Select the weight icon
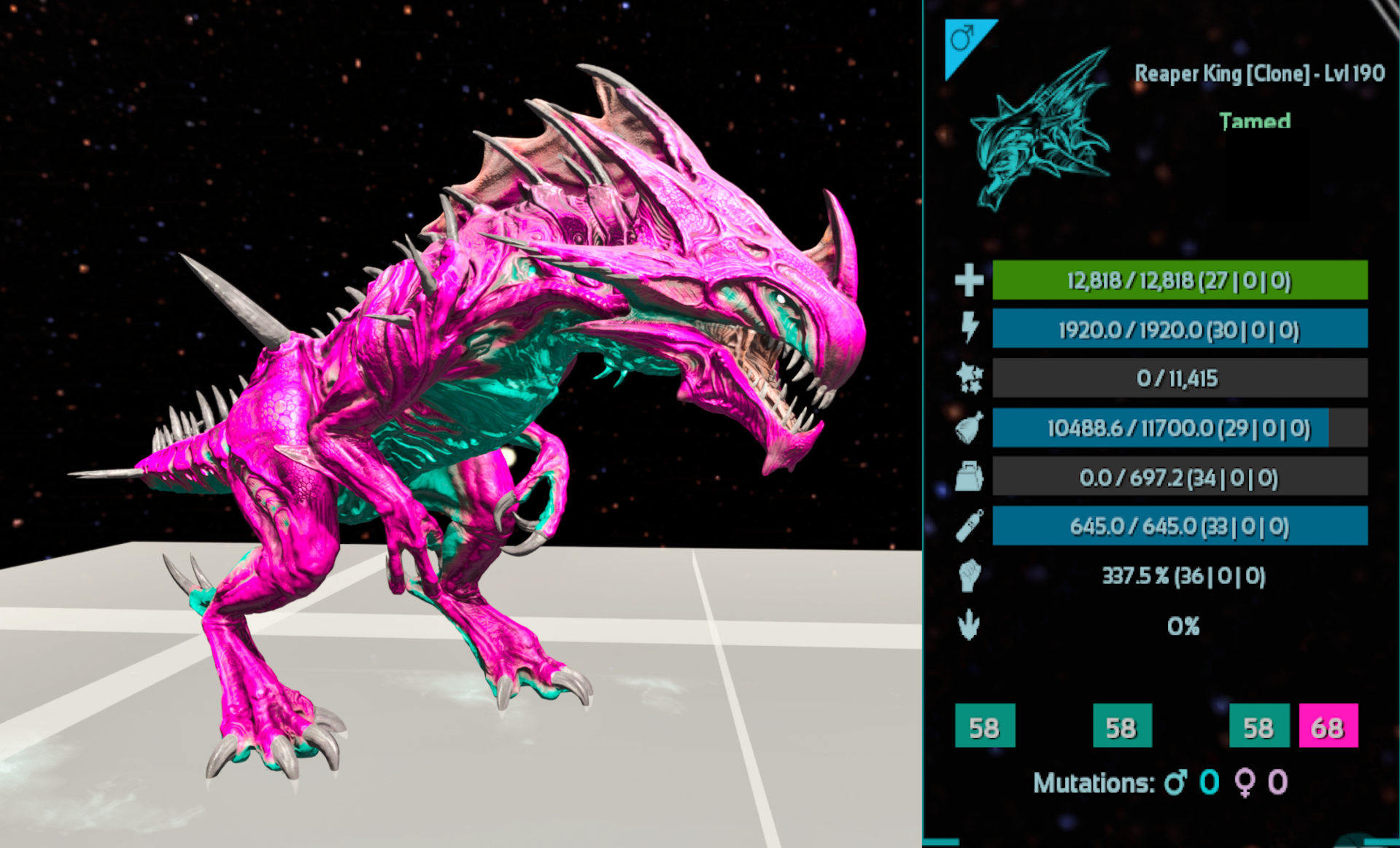1400x848 pixels. (x=969, y=478)
